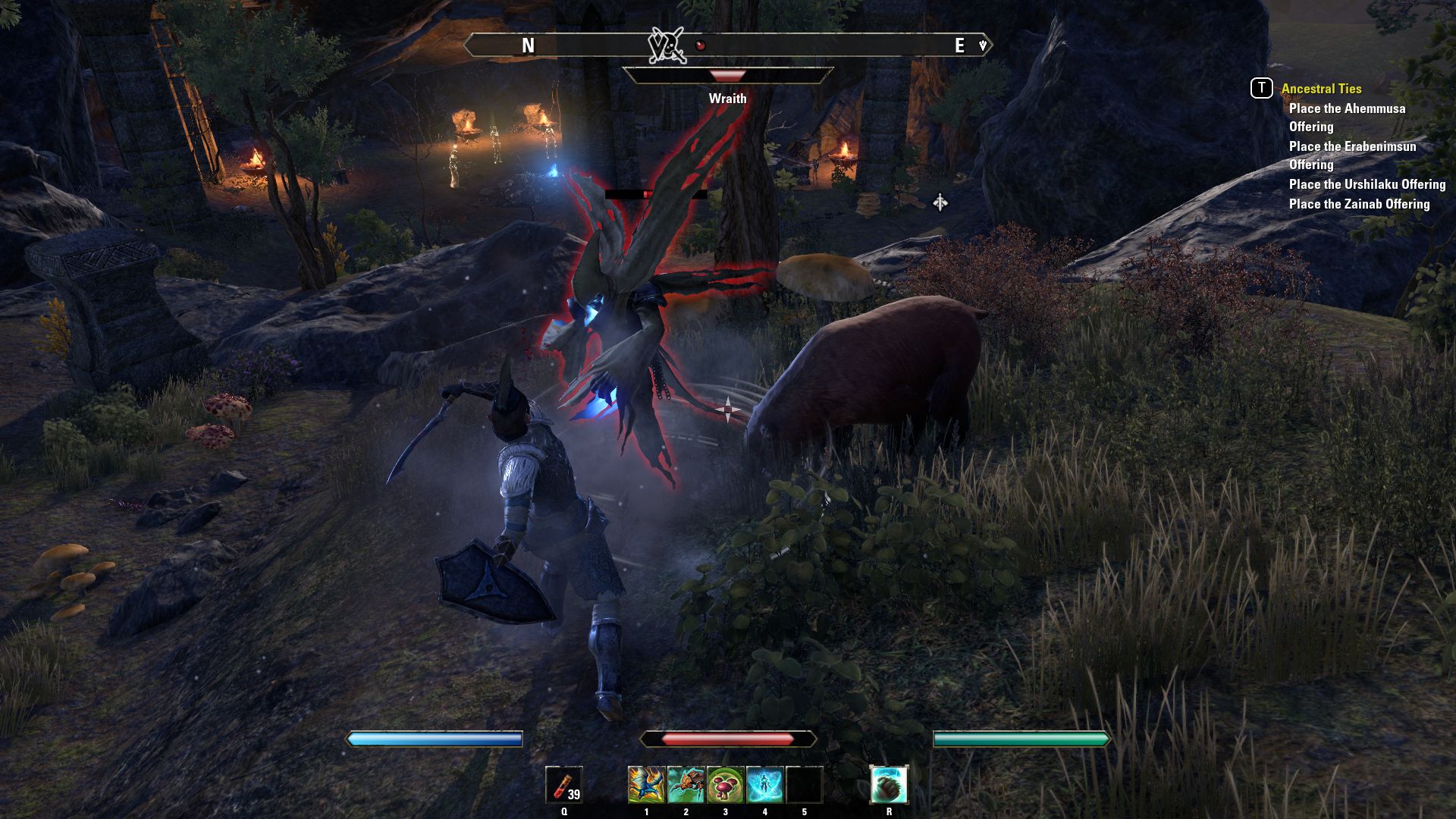Activate the mushroom healing ability
The width and height of the screenshot is (1456, 819).
coord(725,784)
